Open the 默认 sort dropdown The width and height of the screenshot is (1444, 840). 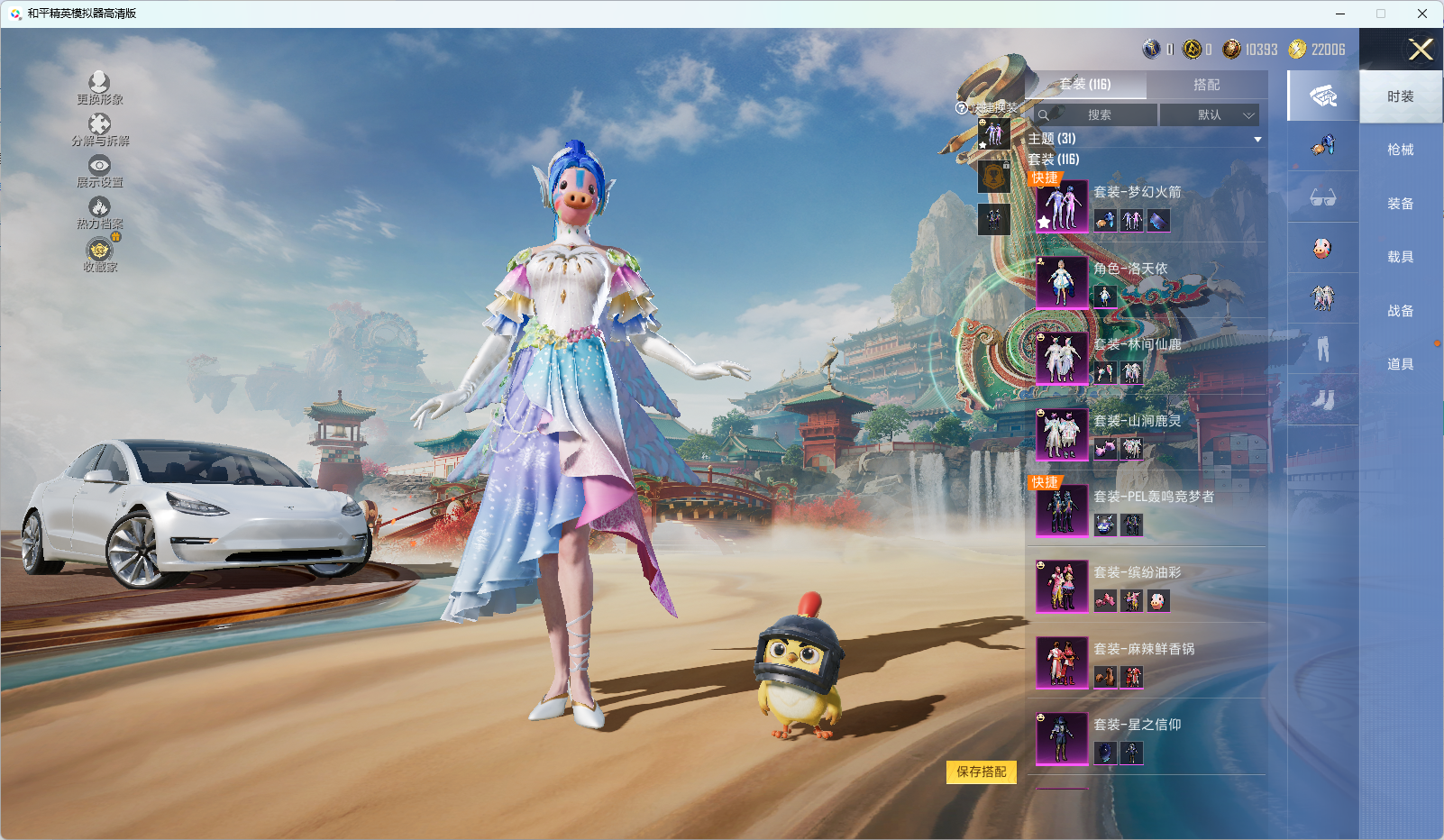(1209, 115)
